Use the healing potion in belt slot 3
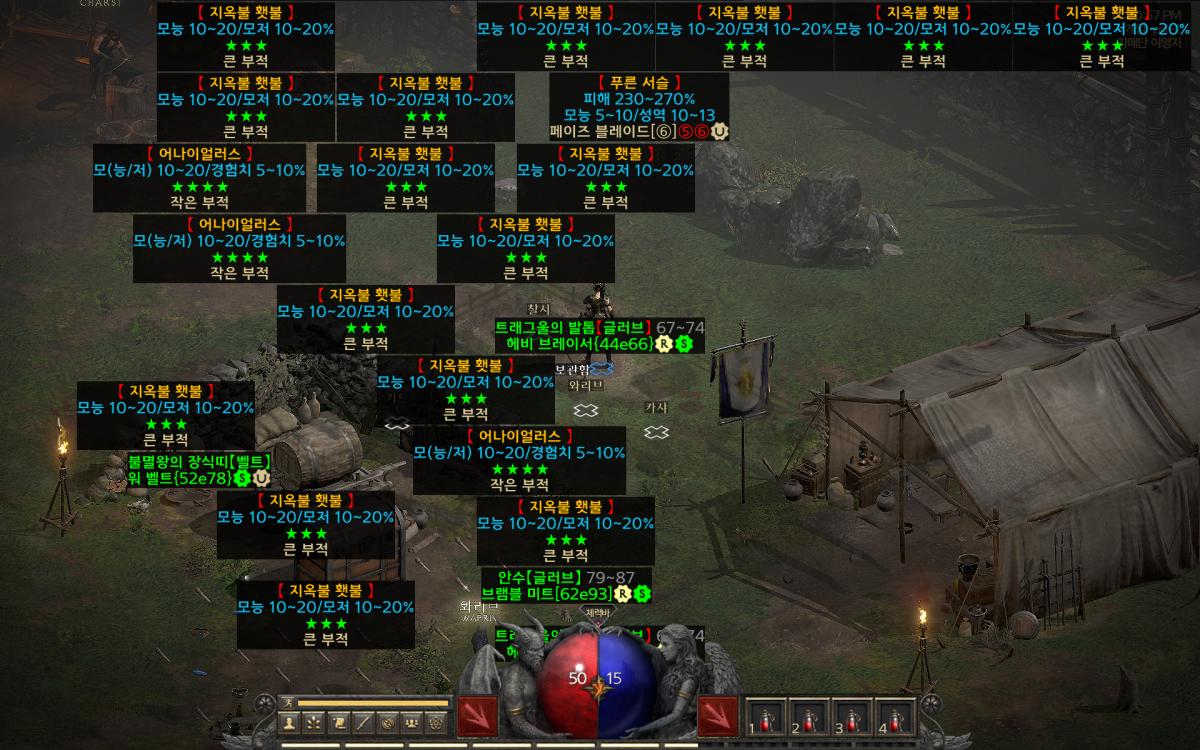Image resolution: width=1200 pixels, height=750 pixels. click(852, 716)
